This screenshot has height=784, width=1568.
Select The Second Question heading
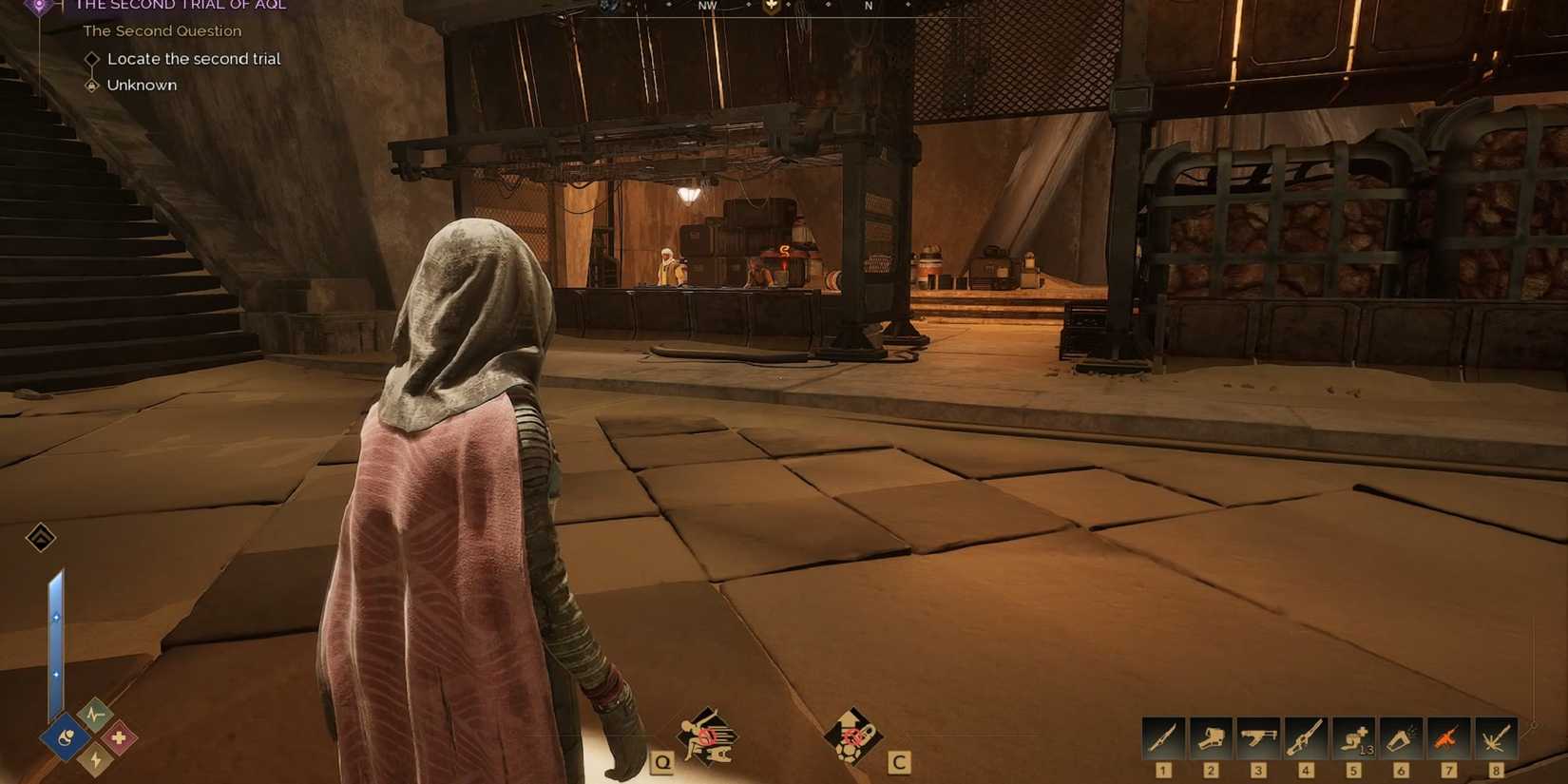point(162,30)
